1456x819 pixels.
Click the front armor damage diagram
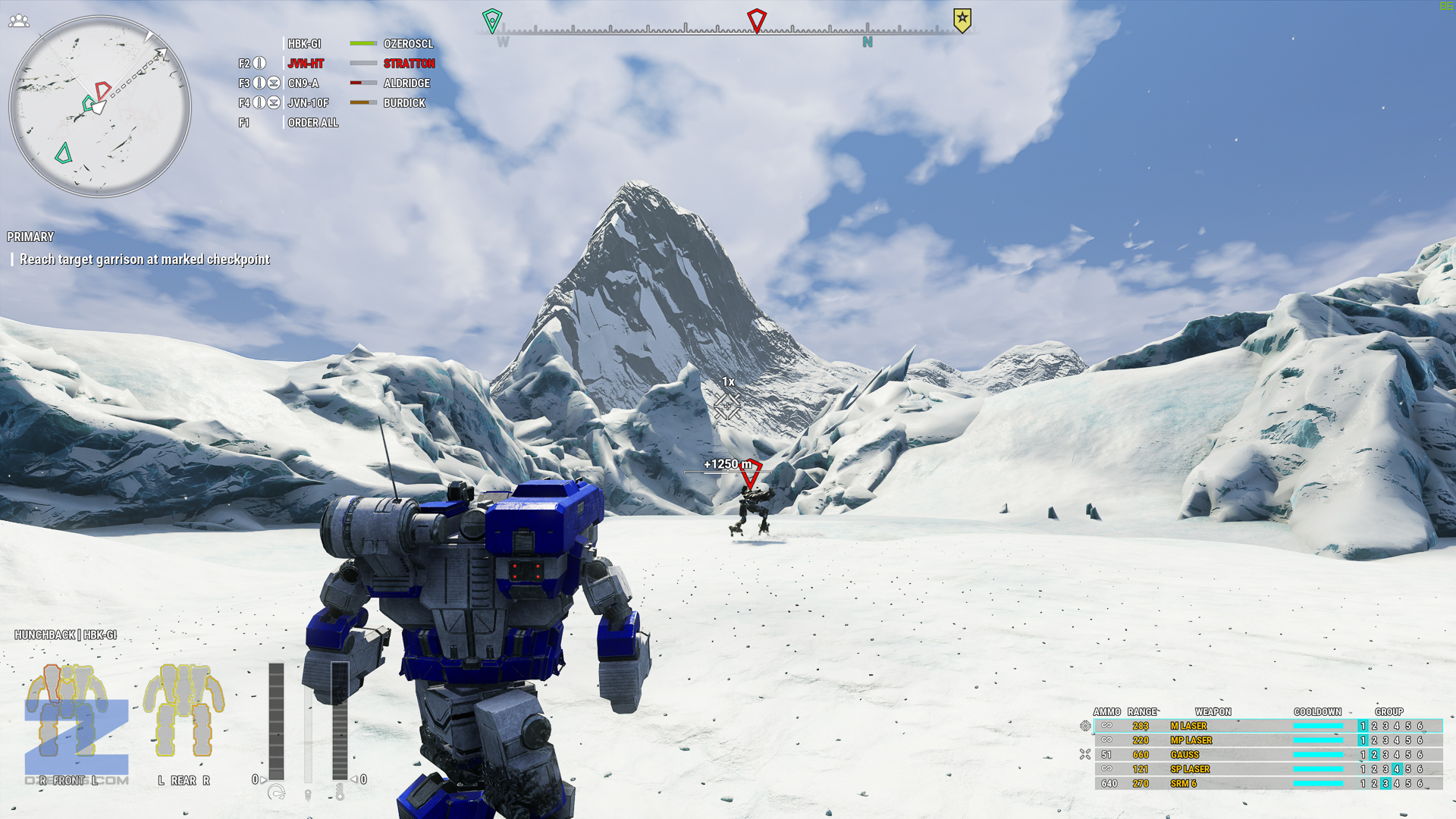pyautogui.click(x=67, y=711)
